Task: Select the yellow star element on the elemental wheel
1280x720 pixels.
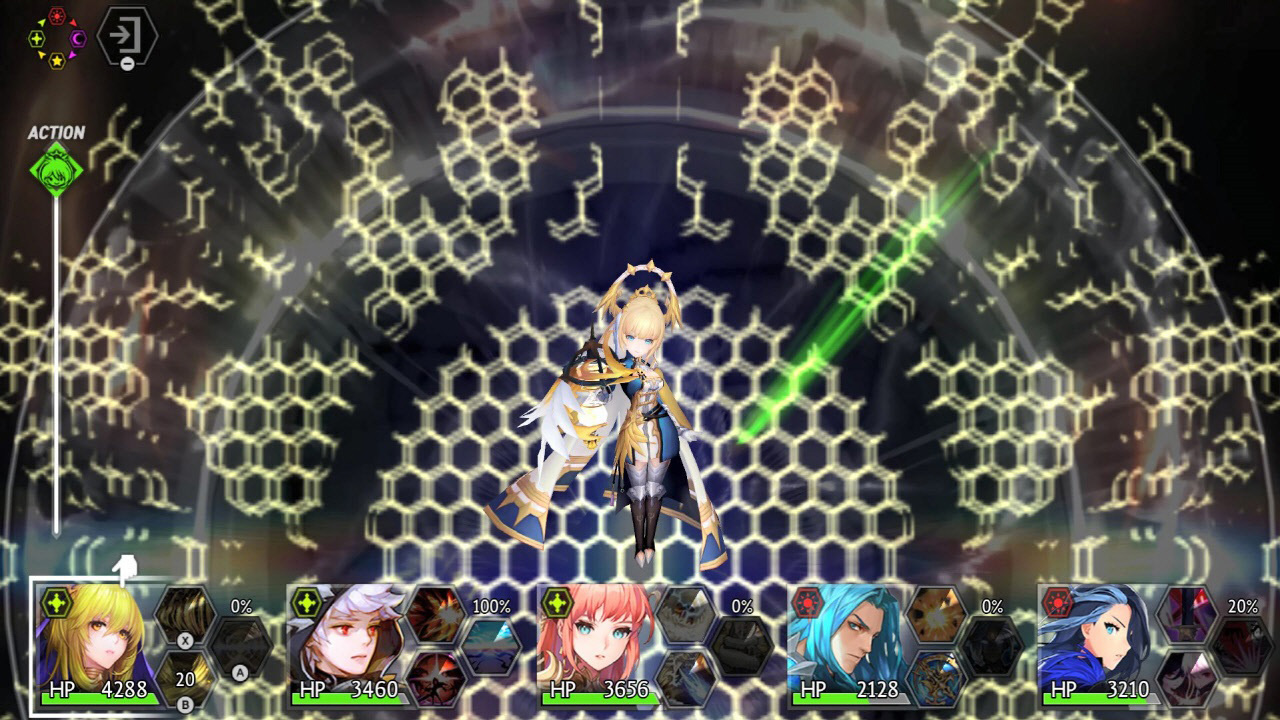Action: click(x=57, y=62)
